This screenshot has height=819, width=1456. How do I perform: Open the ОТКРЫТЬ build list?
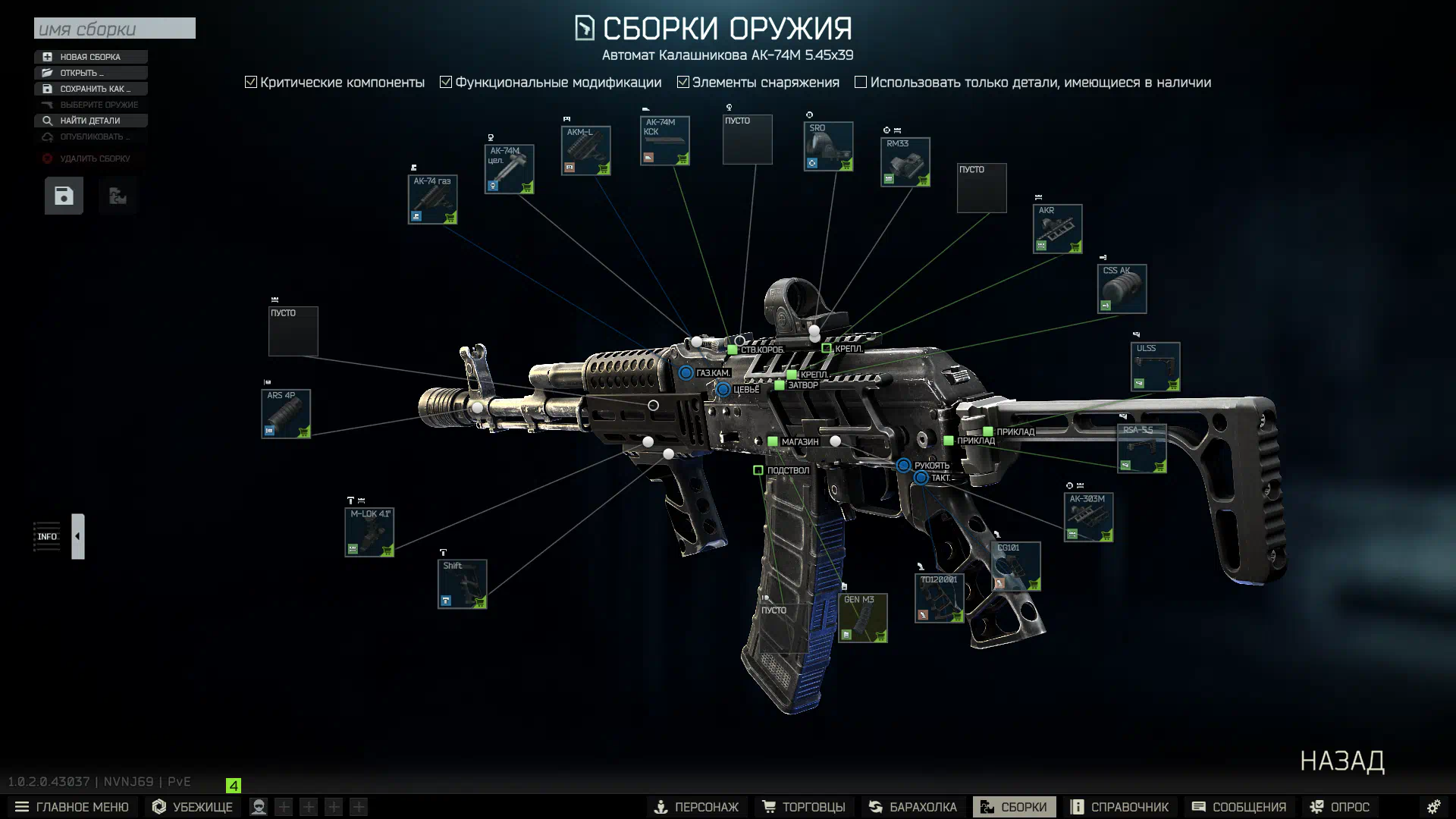click(90, 73)
